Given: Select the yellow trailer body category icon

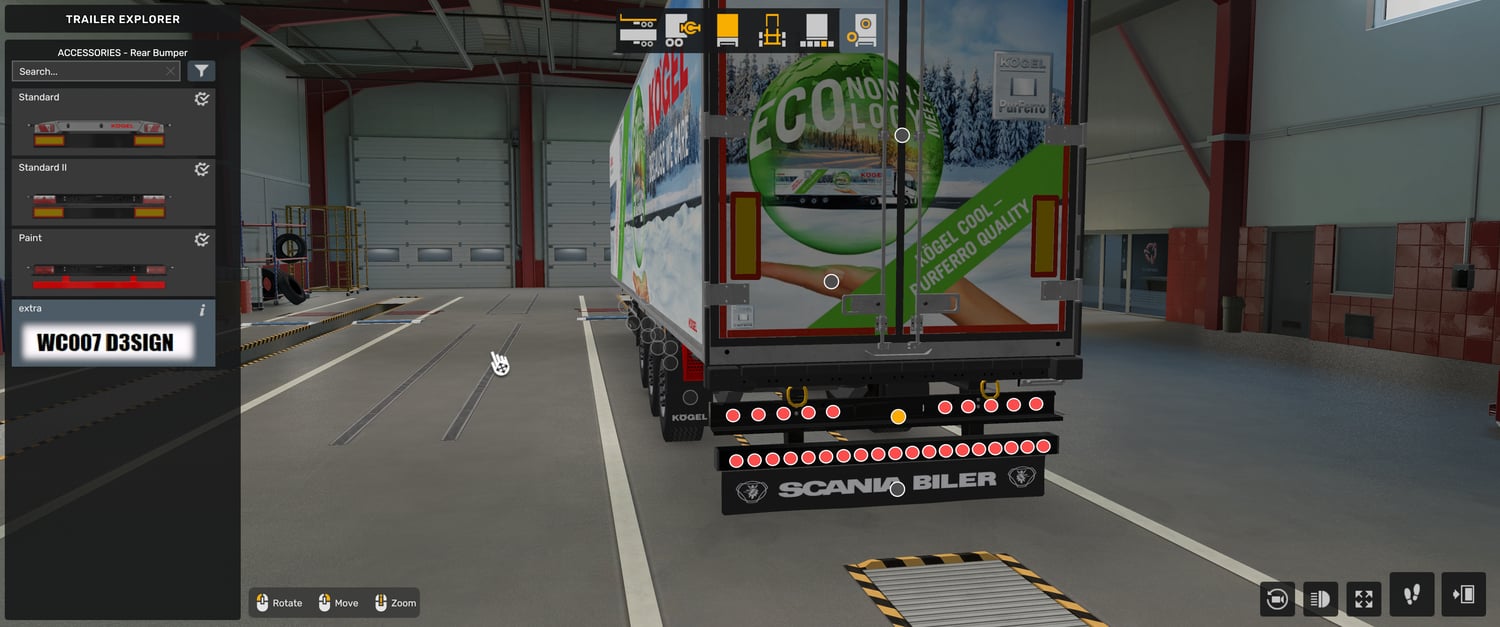Looking at the screenshot, I should click(x=727, y=29).
